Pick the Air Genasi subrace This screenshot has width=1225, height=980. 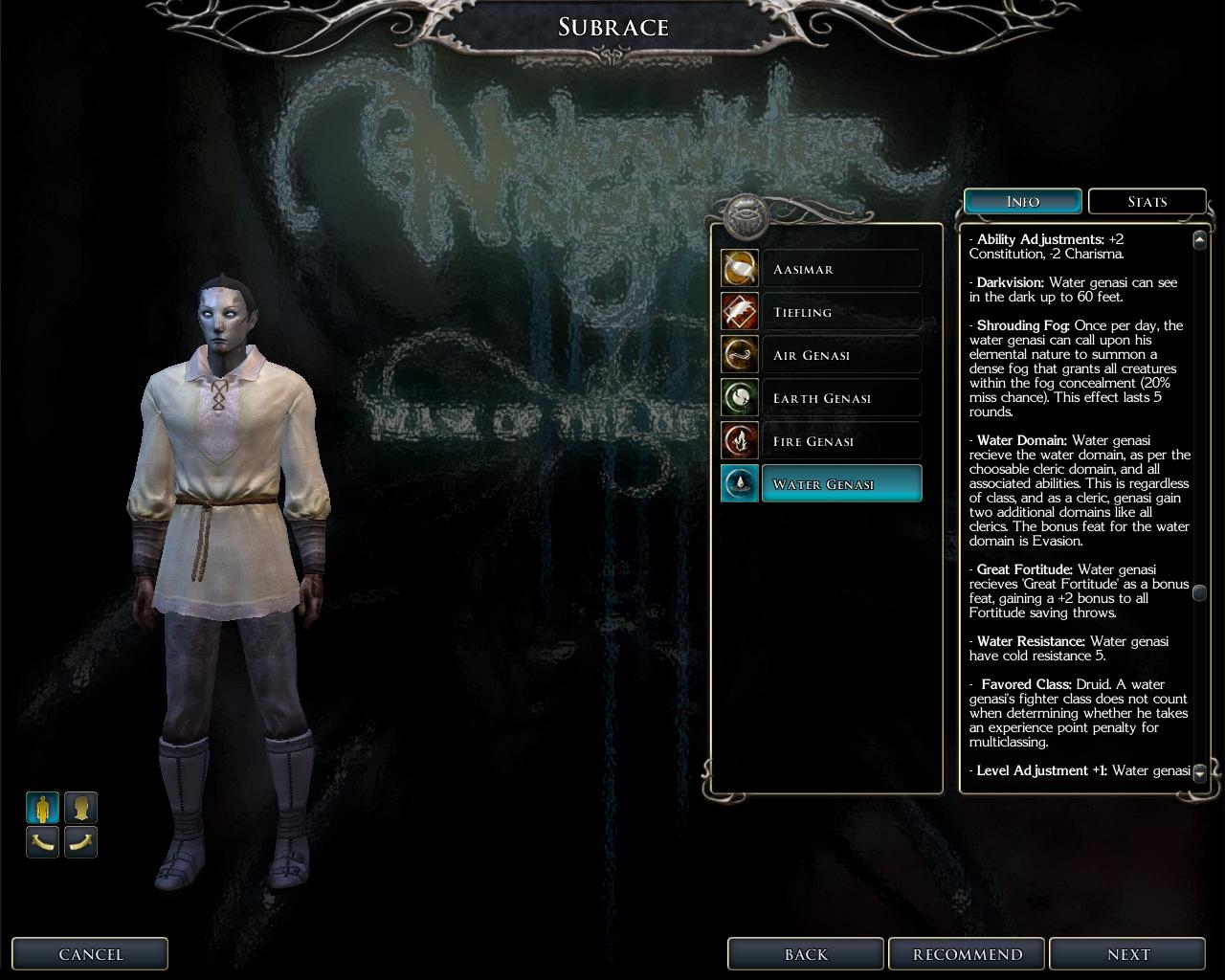(841, 355)
